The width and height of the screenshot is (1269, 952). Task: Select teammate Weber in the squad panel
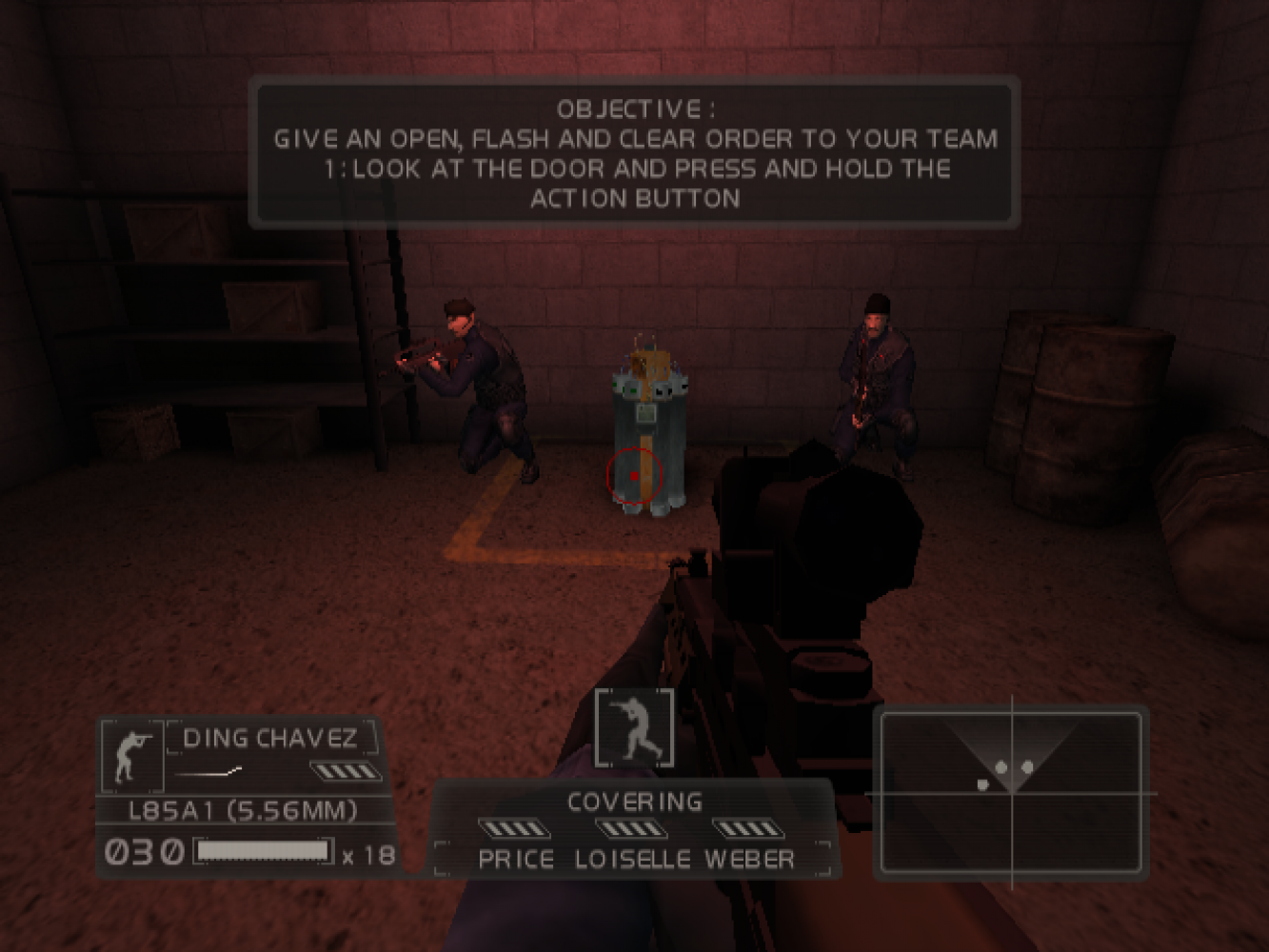[x=749, y=859]
